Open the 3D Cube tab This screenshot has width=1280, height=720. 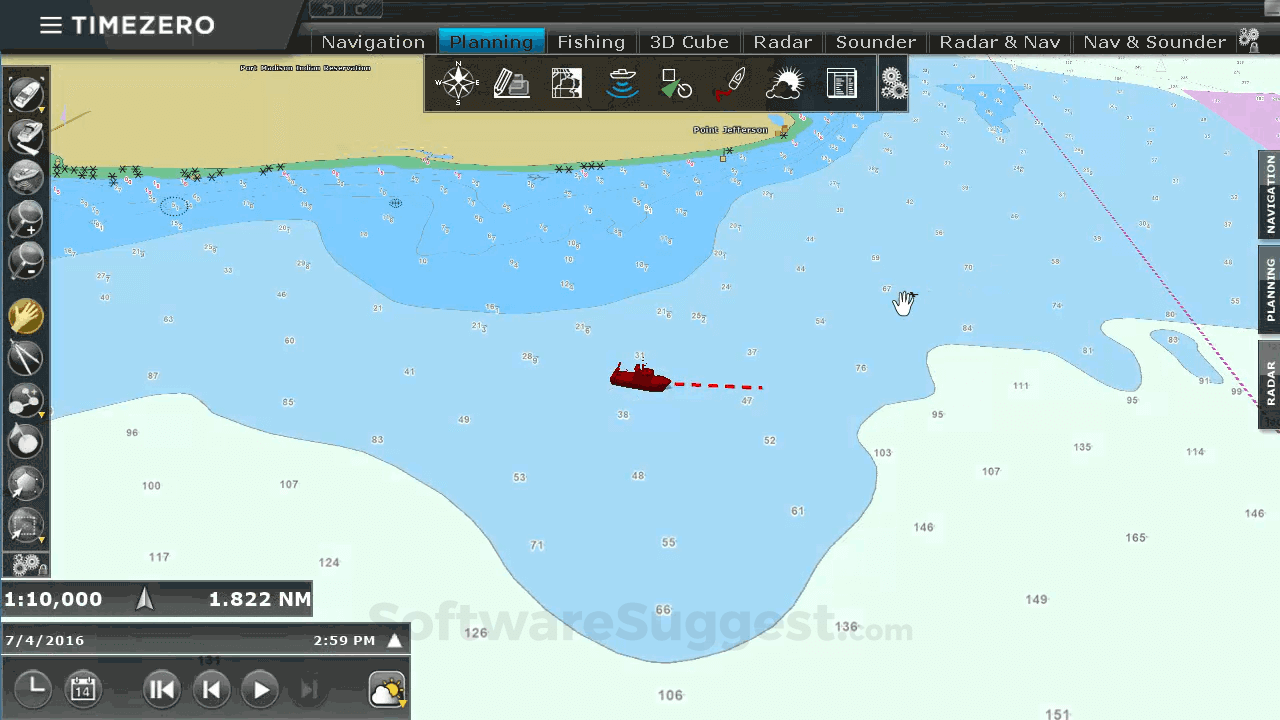[689, 42]
